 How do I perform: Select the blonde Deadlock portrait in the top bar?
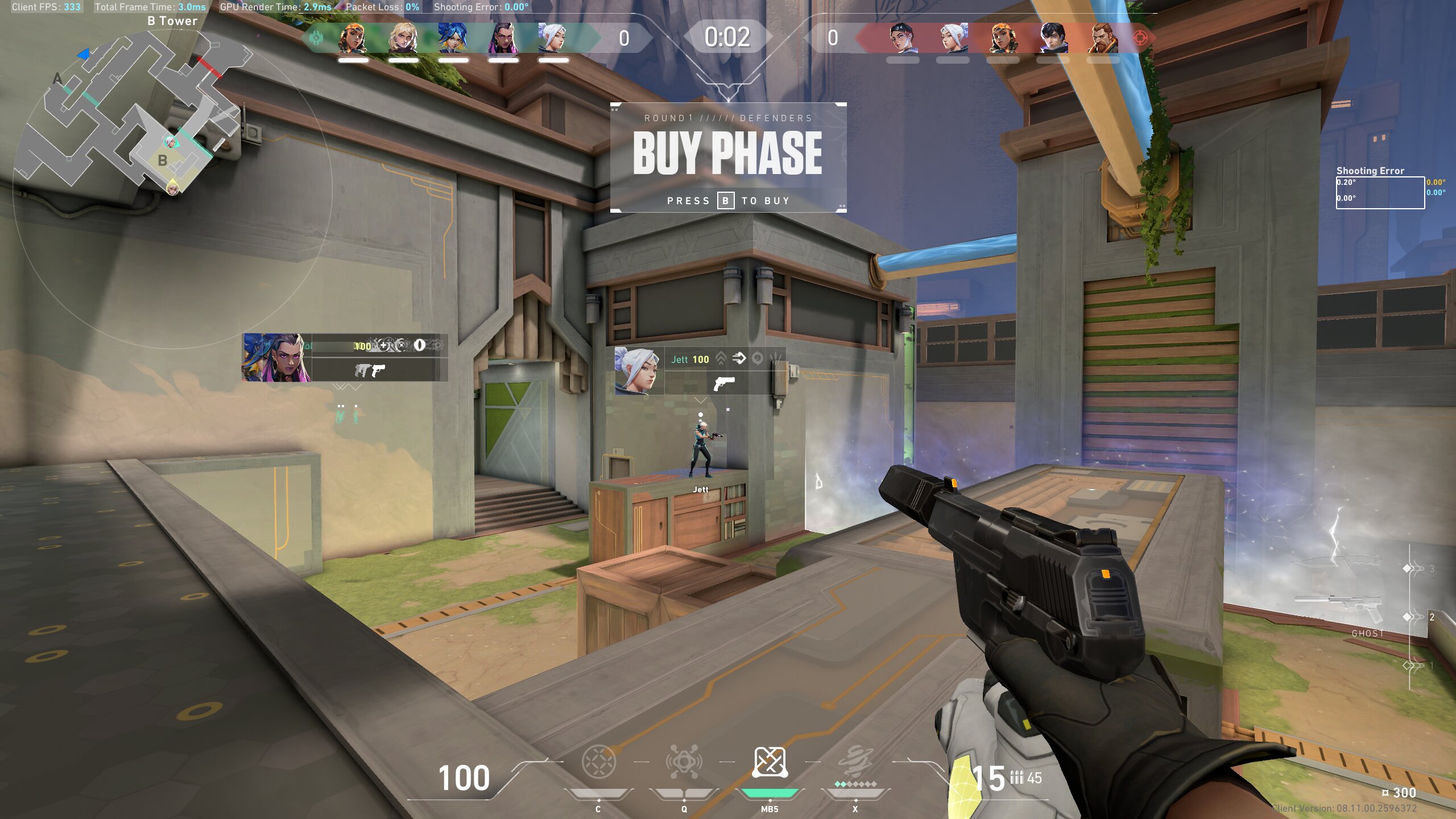(x=403, y=39)
